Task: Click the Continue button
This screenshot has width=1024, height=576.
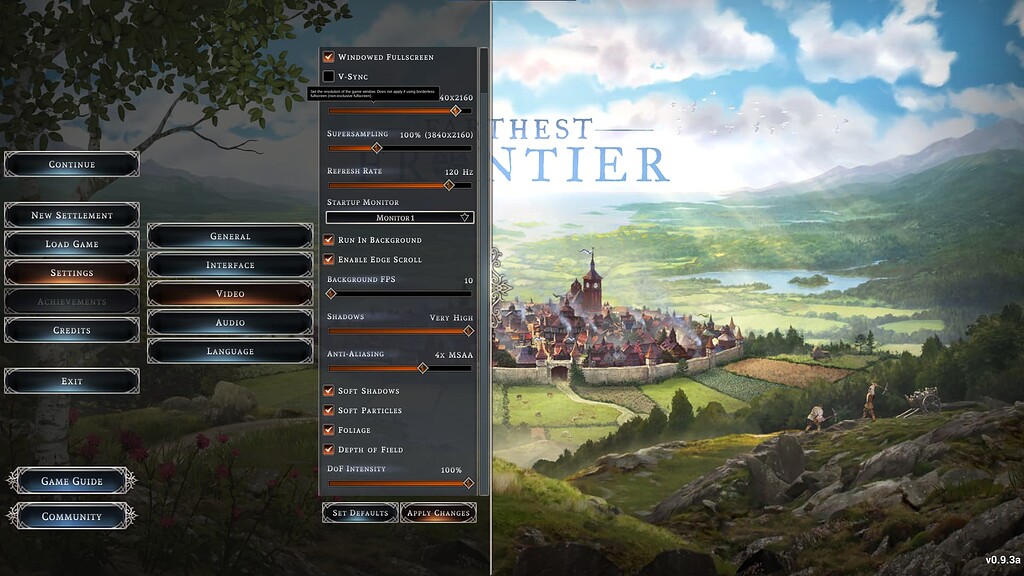Action: click(x=72, y=164)
